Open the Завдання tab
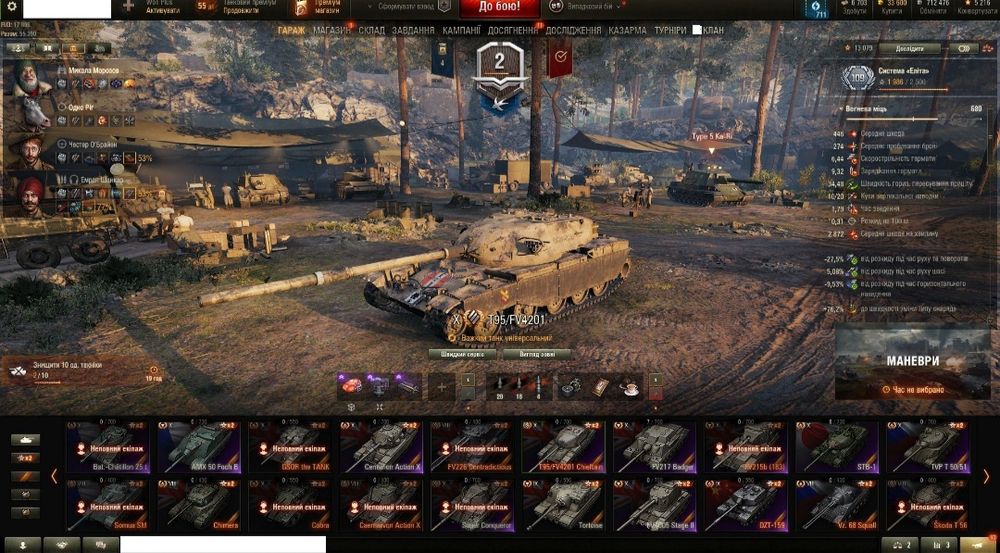The width and height of the screenshot is (1000, 553). 413,31
